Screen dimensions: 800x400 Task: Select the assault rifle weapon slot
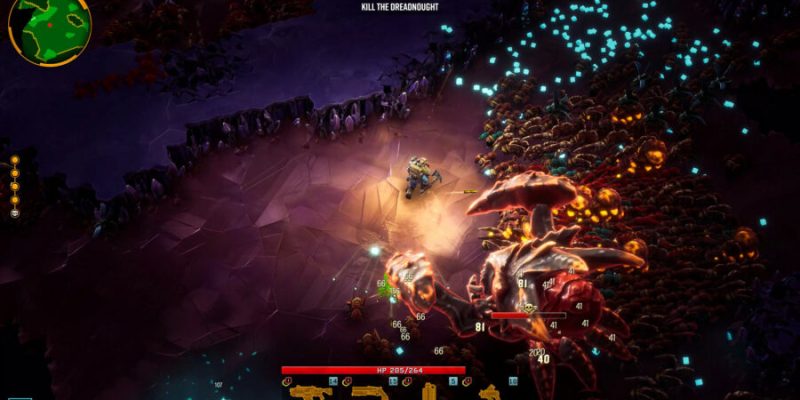(311, 392)
